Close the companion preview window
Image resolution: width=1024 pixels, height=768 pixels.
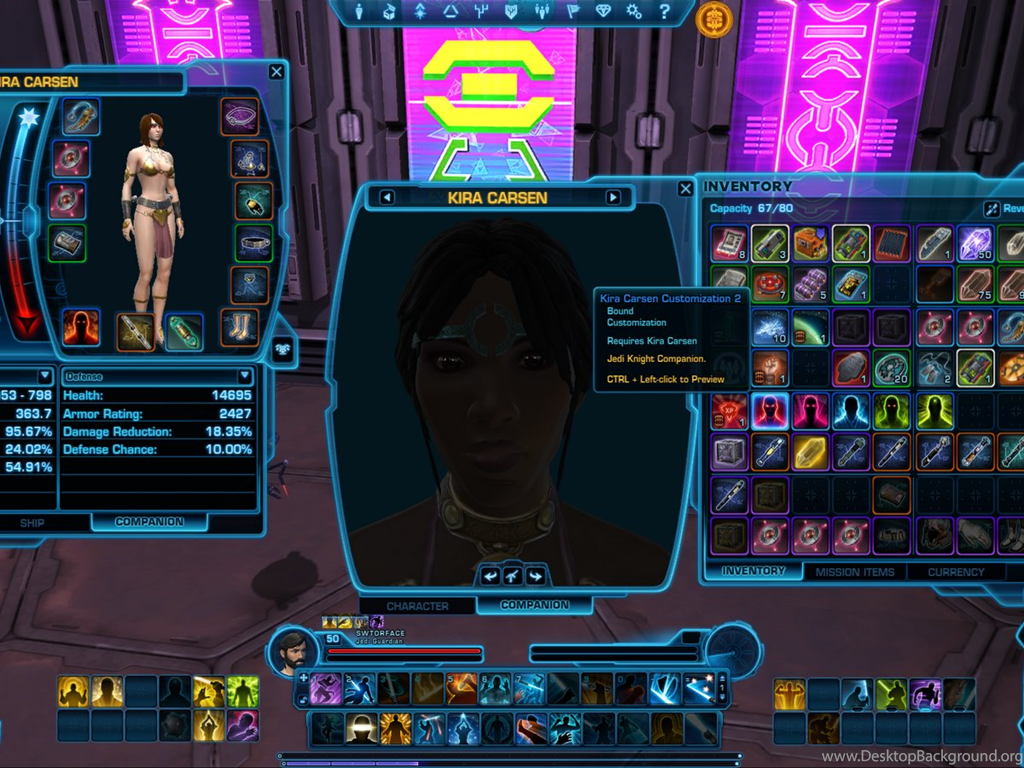[x=685, y=188]
